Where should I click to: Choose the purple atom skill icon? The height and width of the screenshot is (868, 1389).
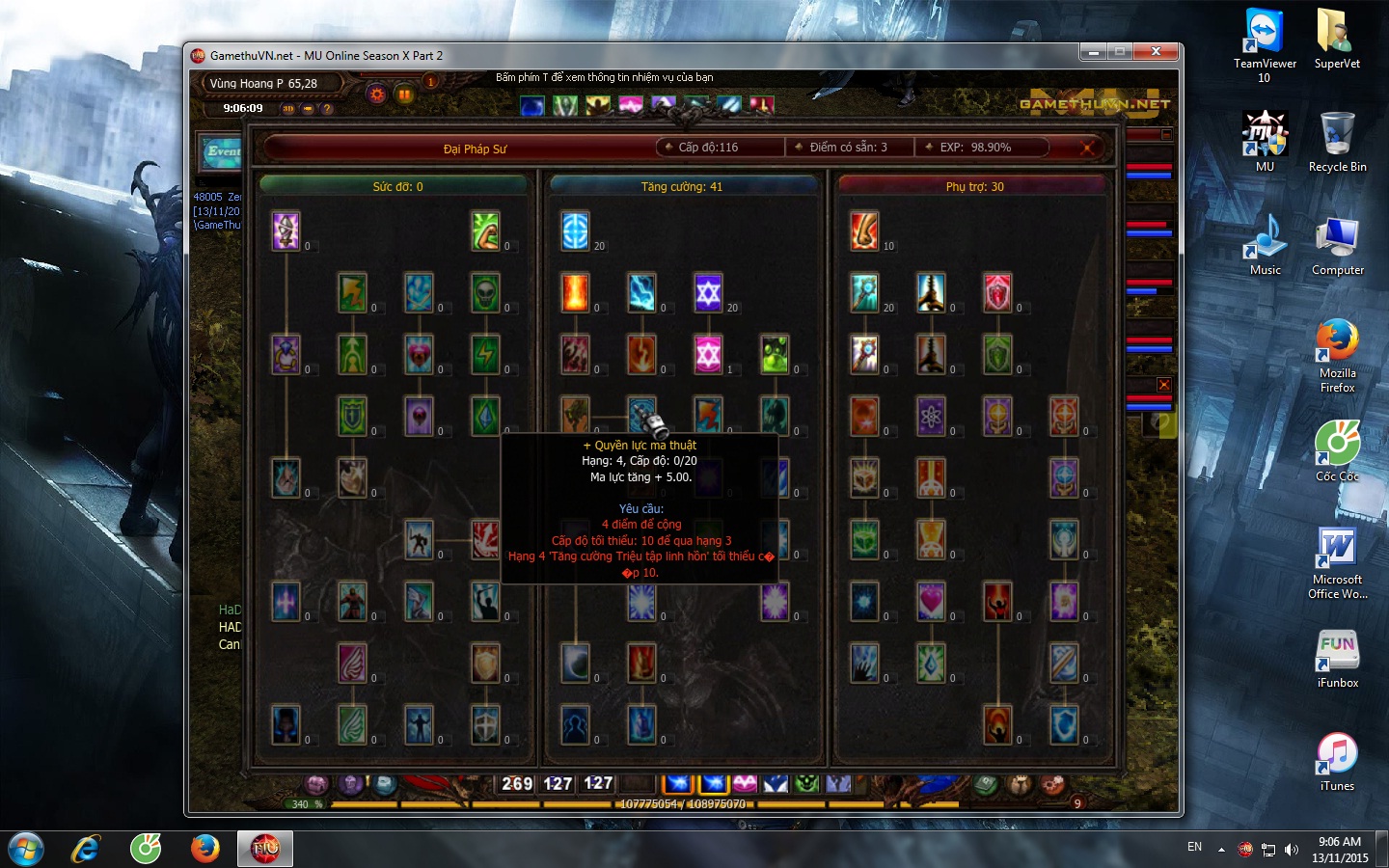931,417
